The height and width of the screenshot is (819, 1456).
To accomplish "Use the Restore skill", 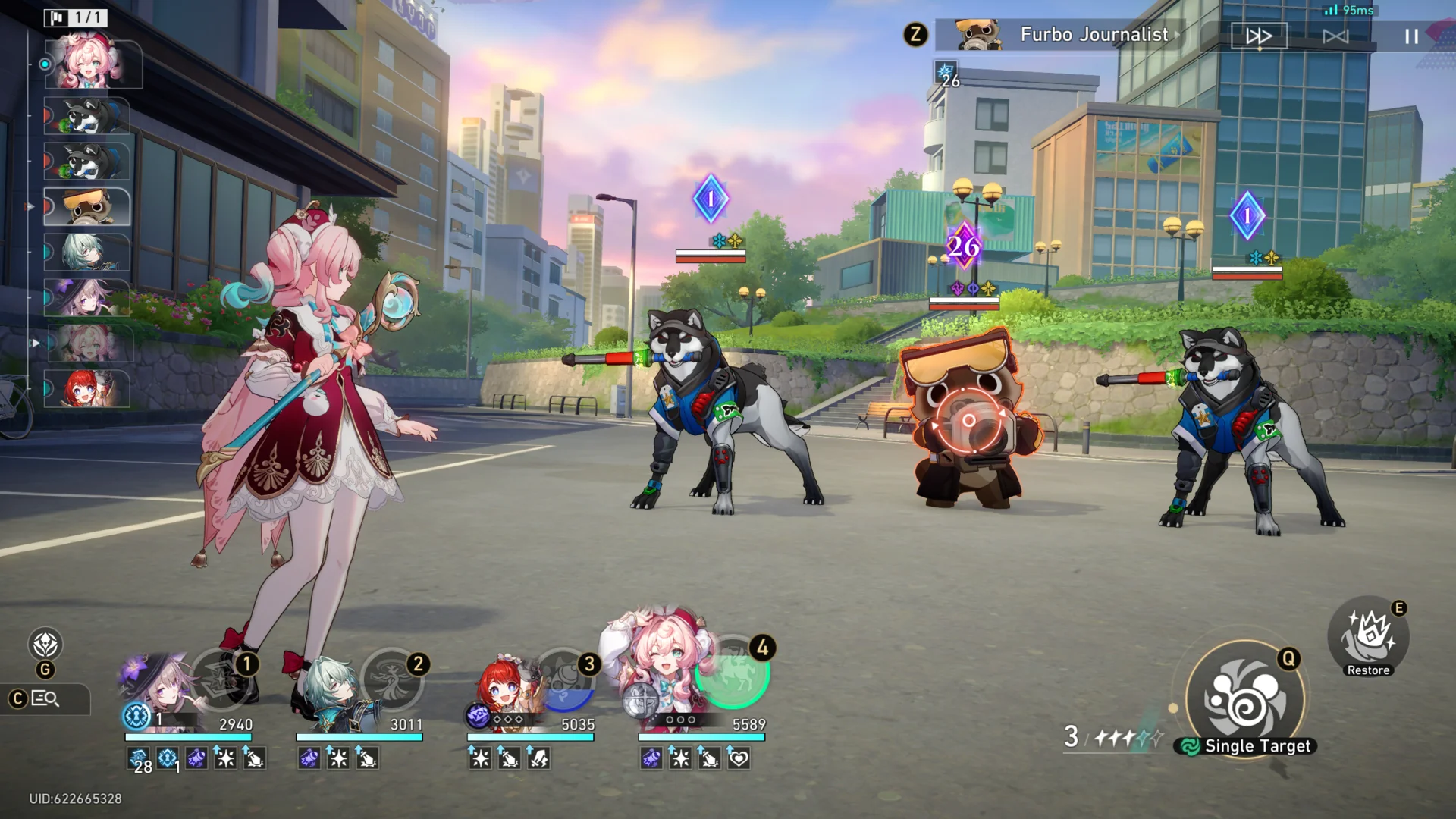I will point(1368,635).
